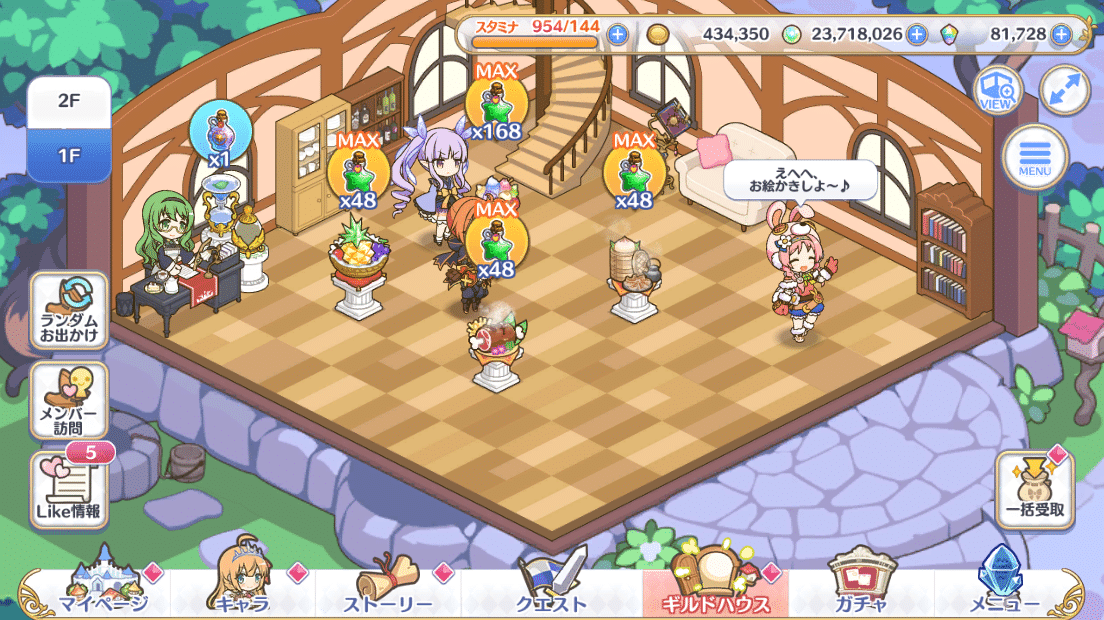This screenshot has height=620, width=1104.
Task: Toggle the fullscreen expand arrows button
Action: click(1063, 90)
